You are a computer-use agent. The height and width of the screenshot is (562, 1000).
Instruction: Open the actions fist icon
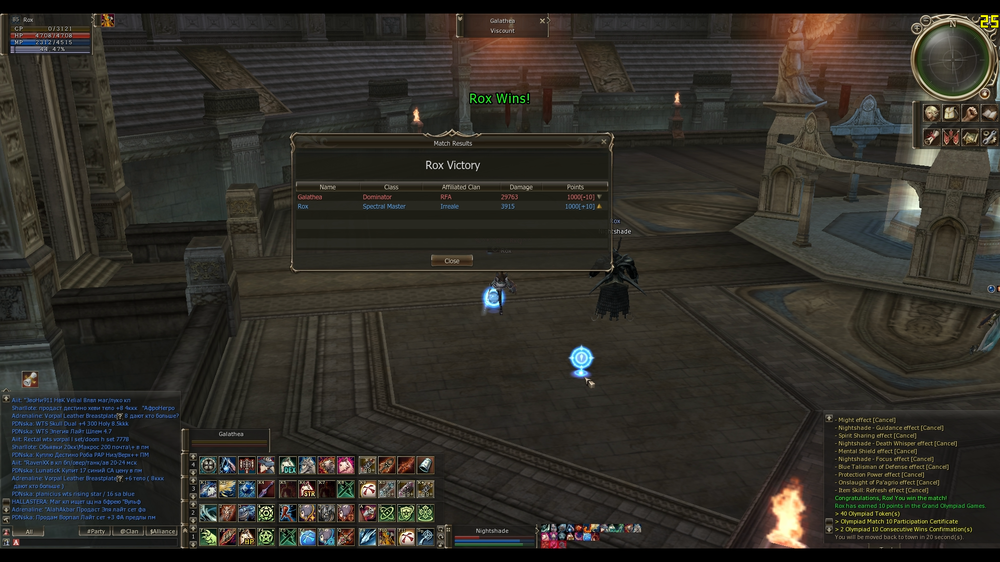click(x=969, y=113)
